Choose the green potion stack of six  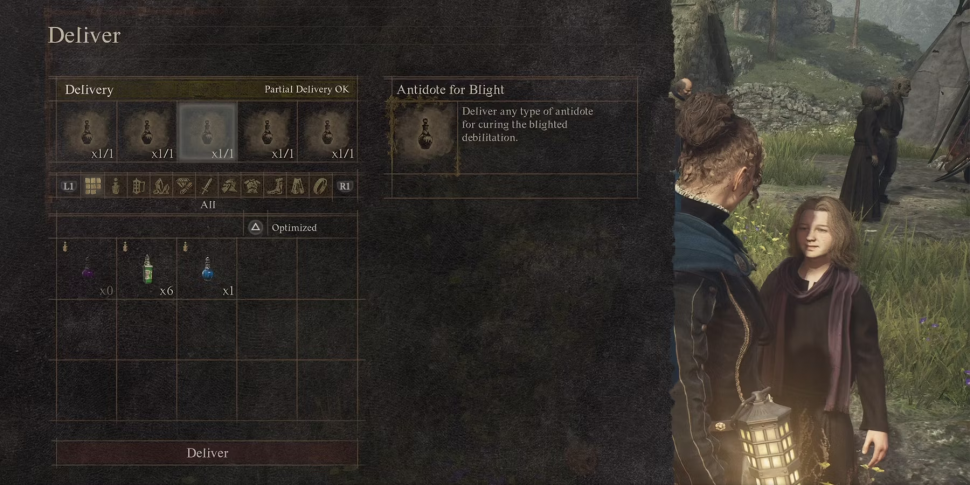coord(147,268)
